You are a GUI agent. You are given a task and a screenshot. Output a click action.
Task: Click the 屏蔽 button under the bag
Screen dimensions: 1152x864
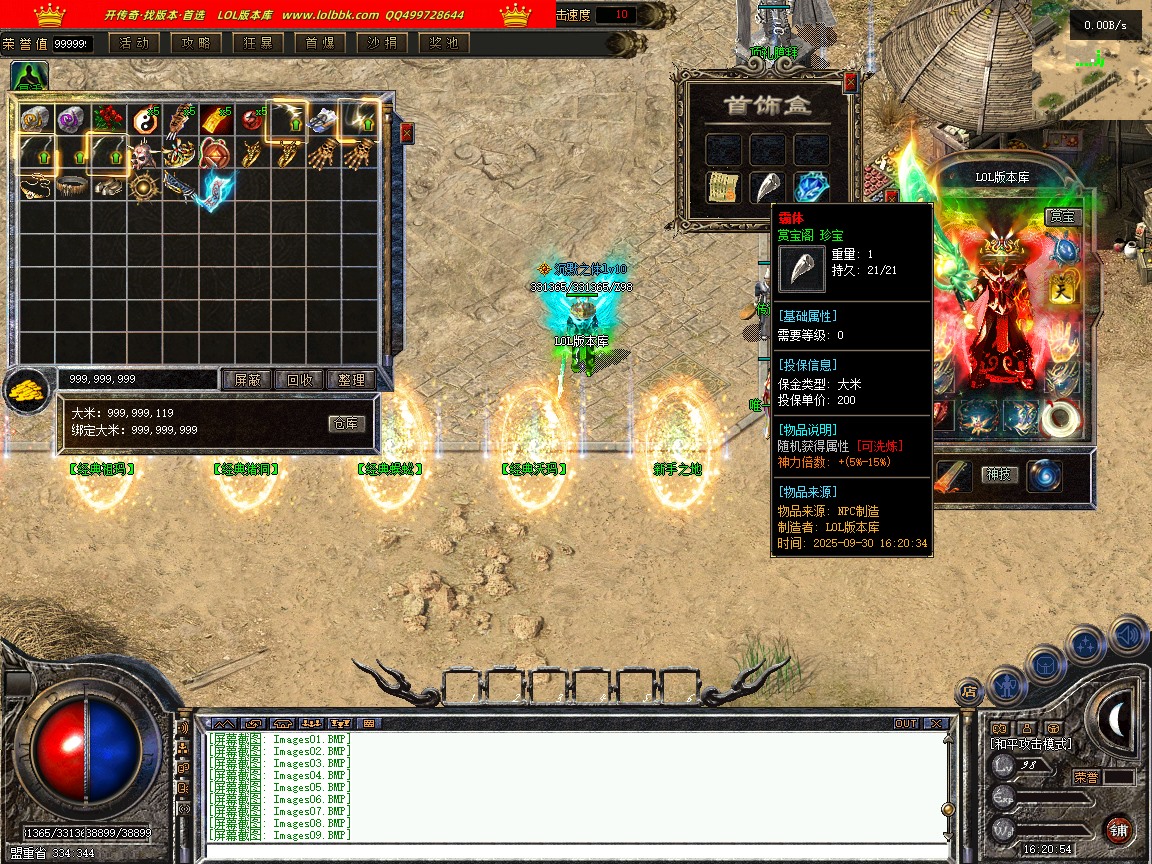click(x=247, y=380)
